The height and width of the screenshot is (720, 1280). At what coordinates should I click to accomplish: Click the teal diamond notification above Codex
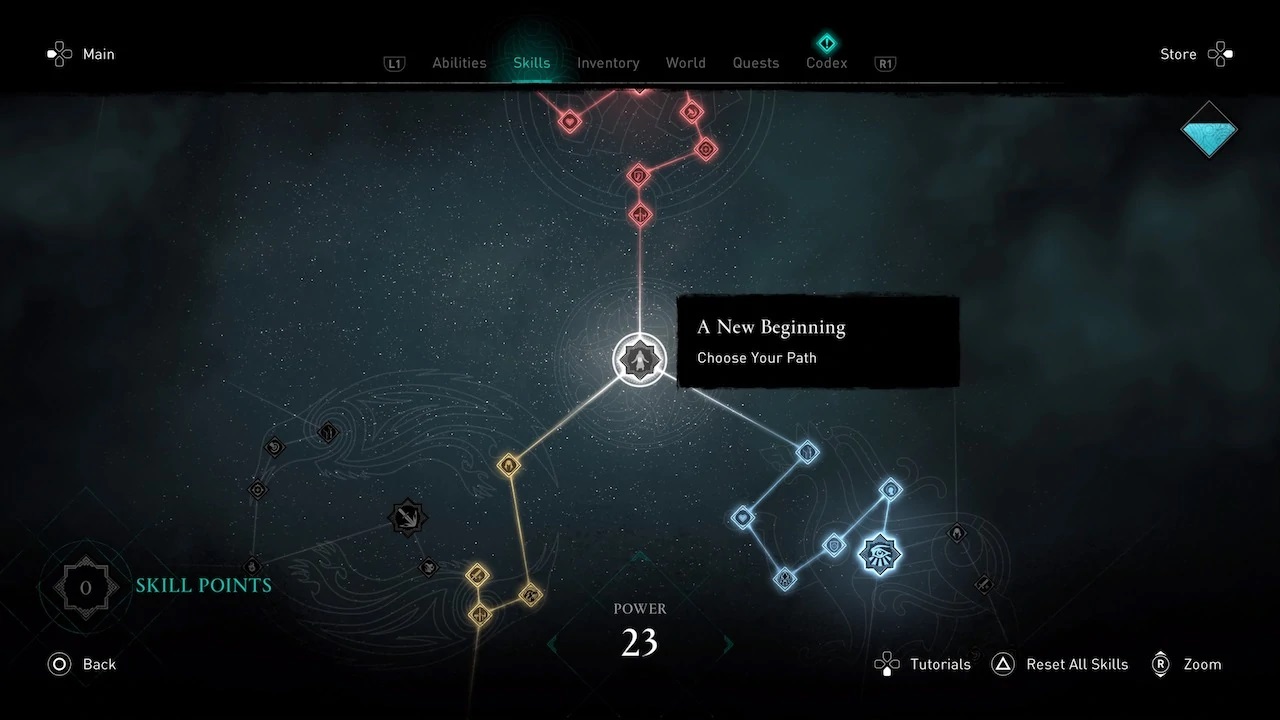pos(826,42)
